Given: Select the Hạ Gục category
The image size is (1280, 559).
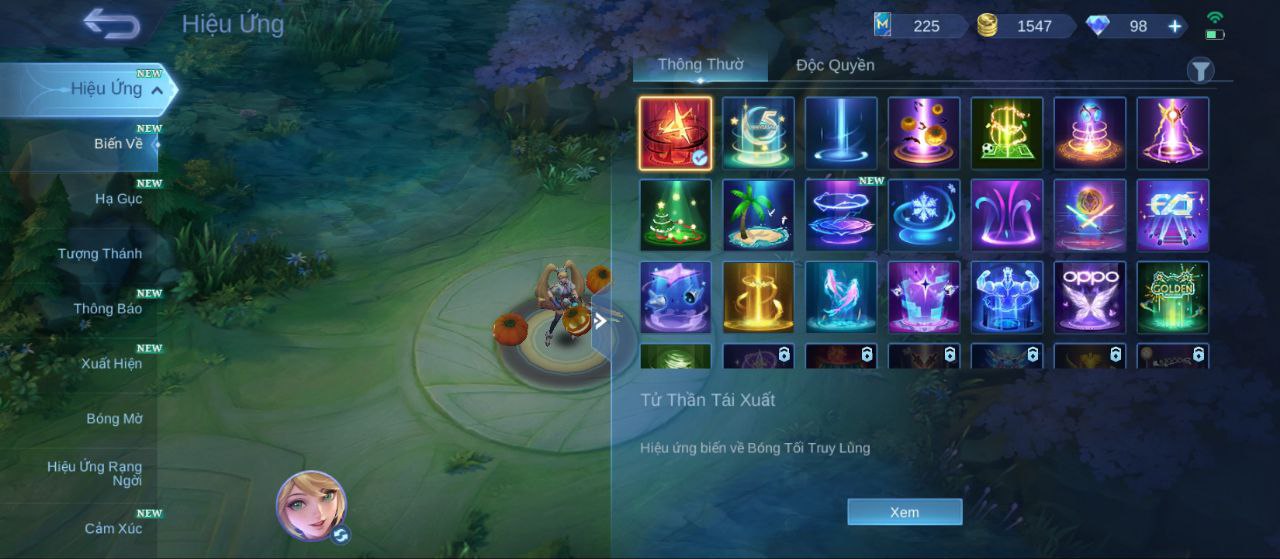Looking at the screenshot, I should click(x=119, y=199).
